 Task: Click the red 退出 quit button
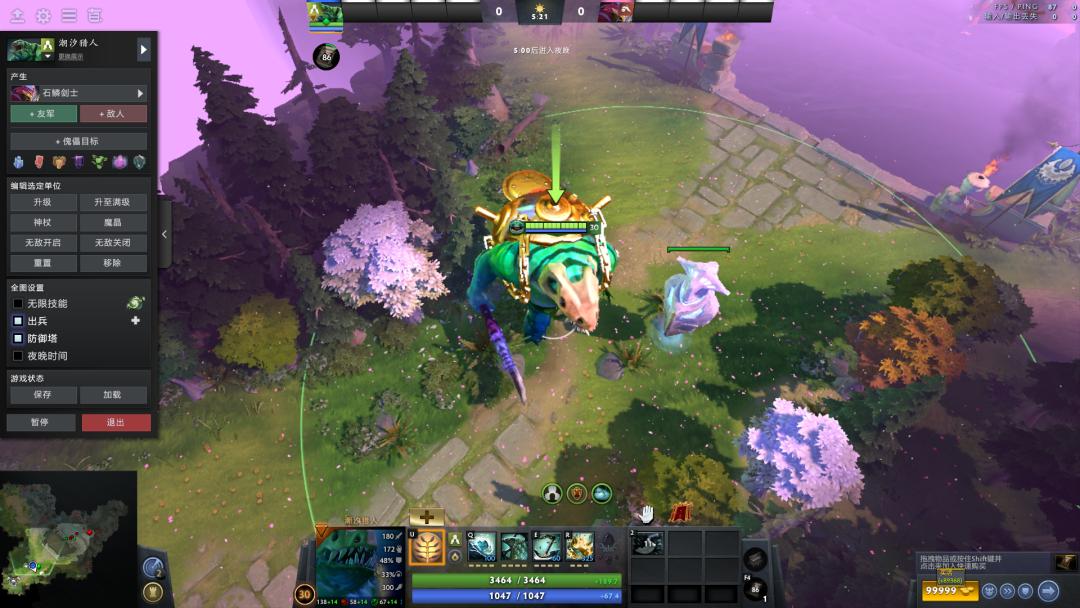[x=116, y=422]
